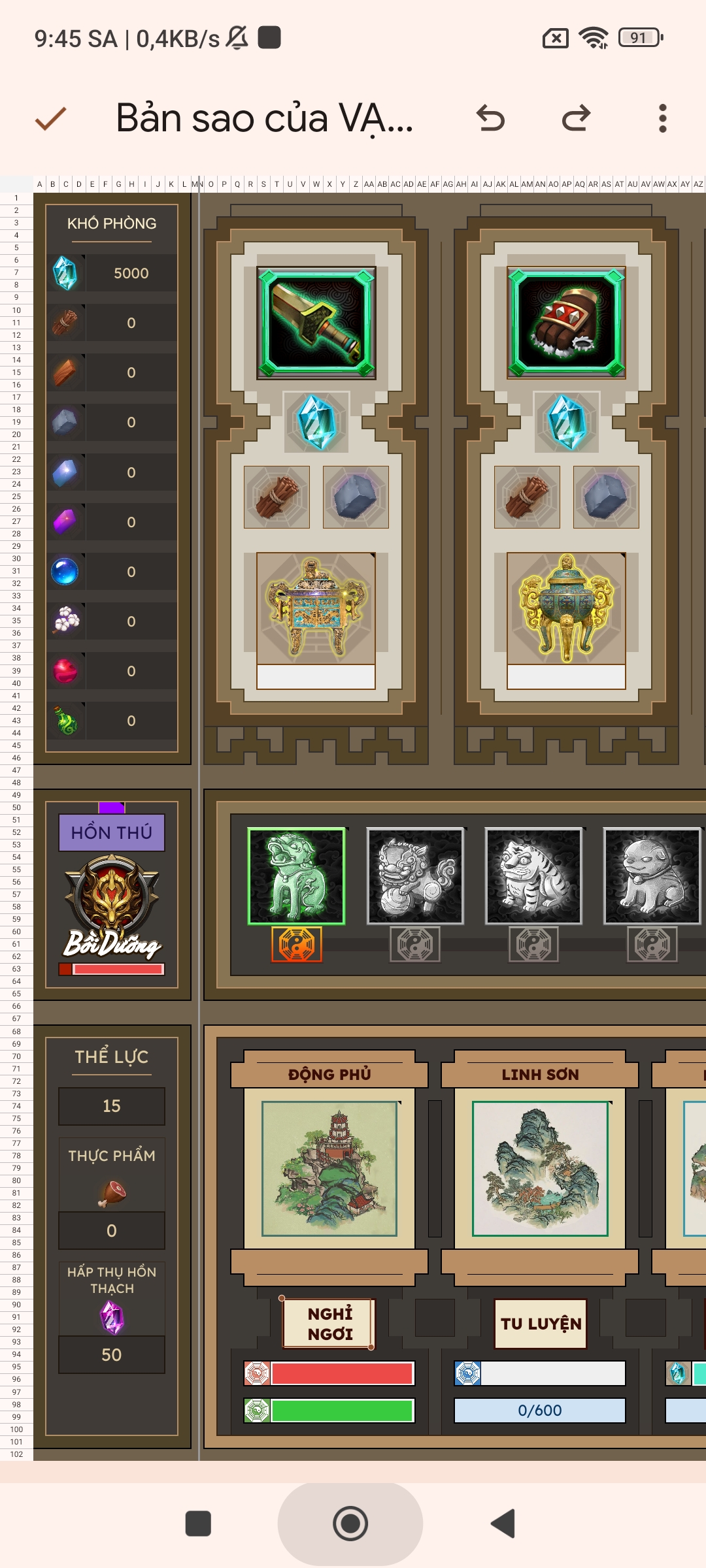Choose the green jade lion statue
The width and height of the screenshot is (706, 1568).
click(296, 876)
